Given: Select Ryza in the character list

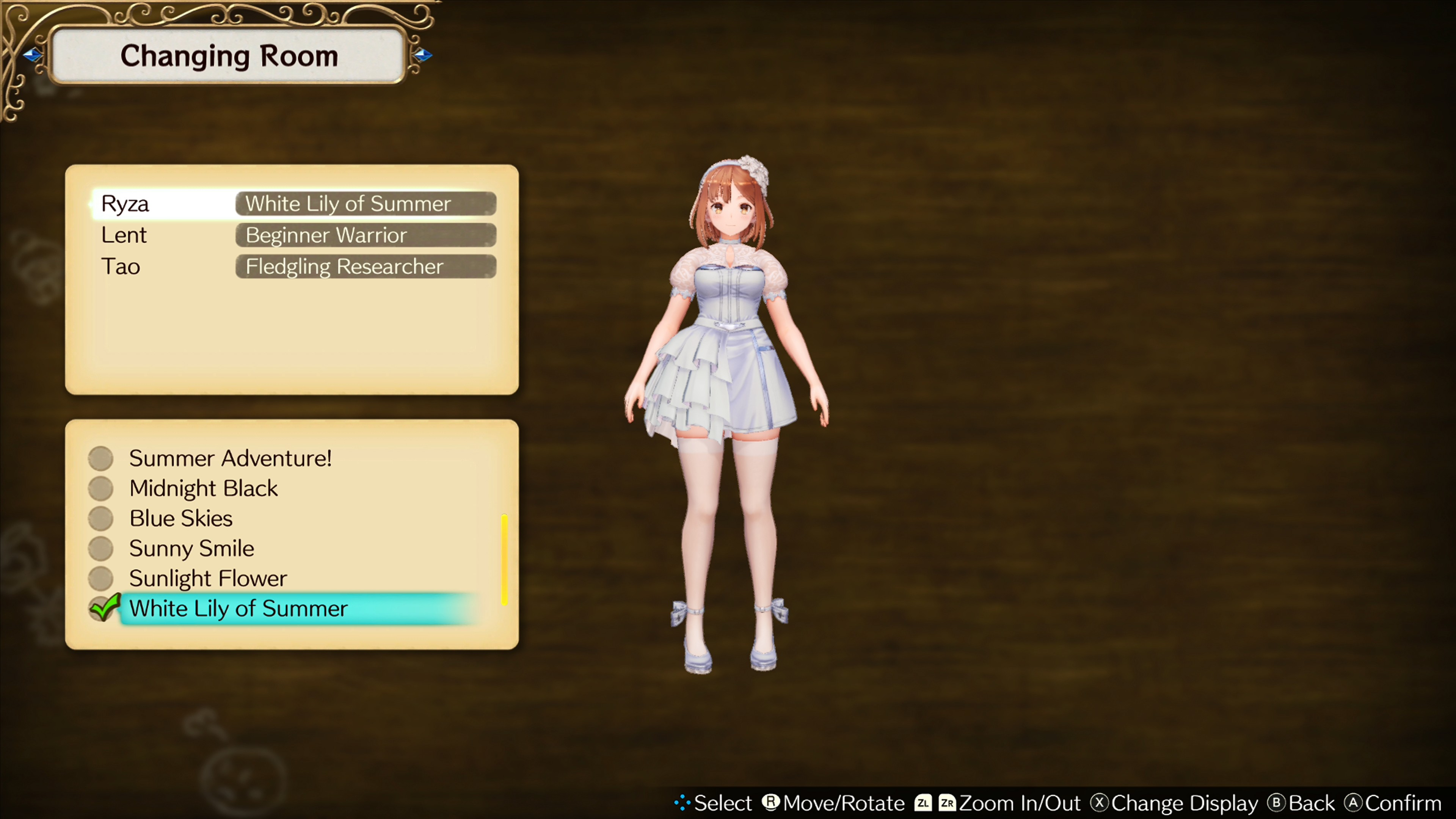Looking at the screenshot, I should click(126, 204).
